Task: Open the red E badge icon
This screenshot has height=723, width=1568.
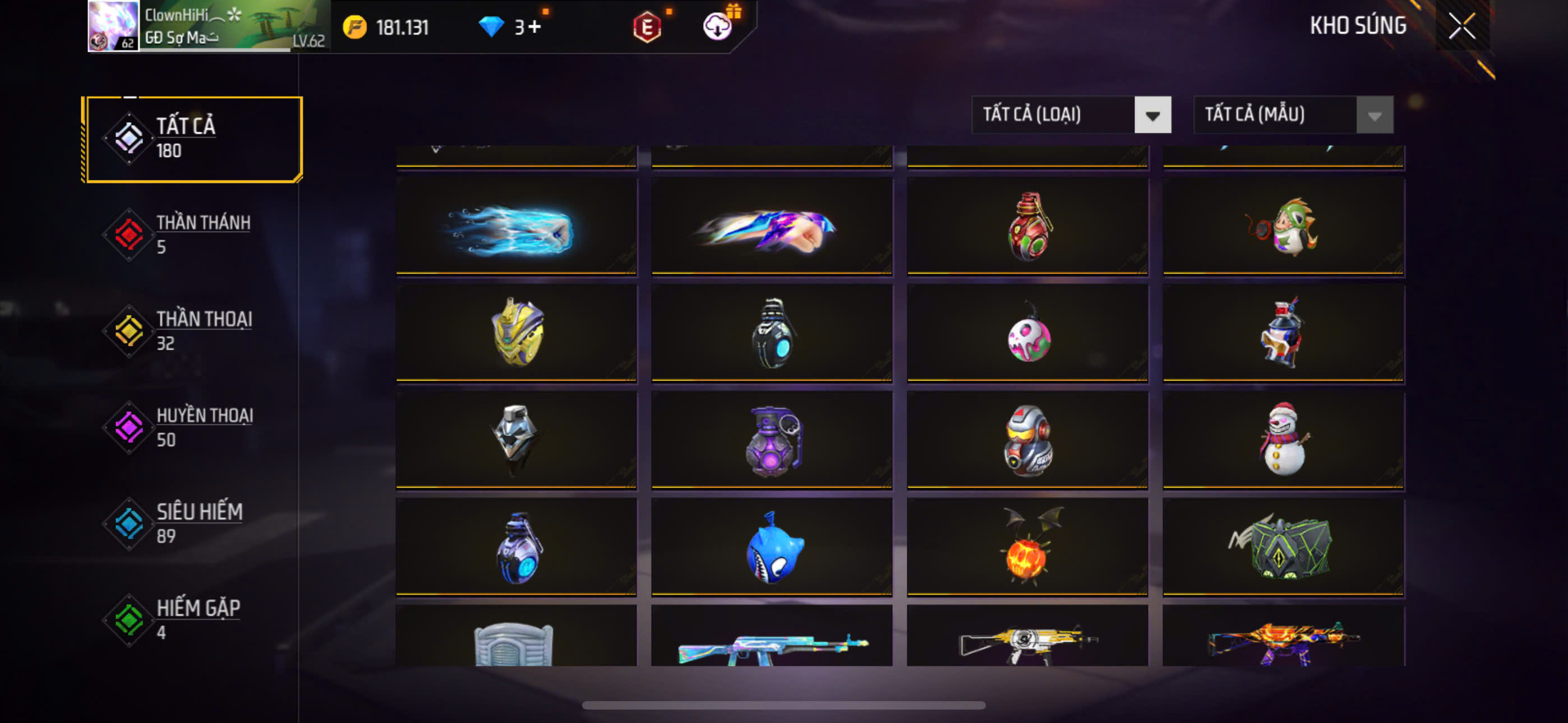Action: click(x=647, y=27)
